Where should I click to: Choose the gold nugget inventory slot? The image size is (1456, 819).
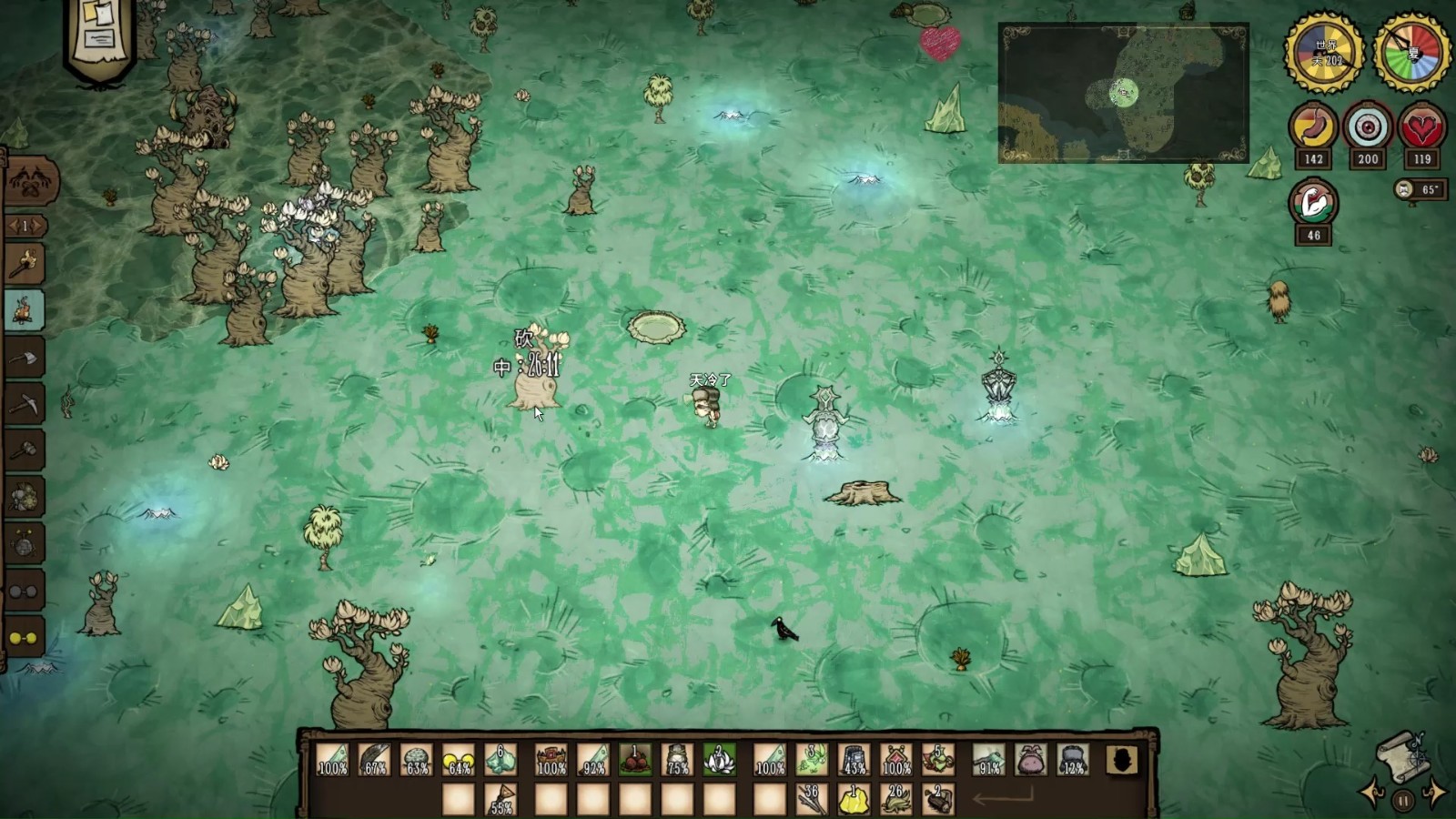(x=854, y=800)
